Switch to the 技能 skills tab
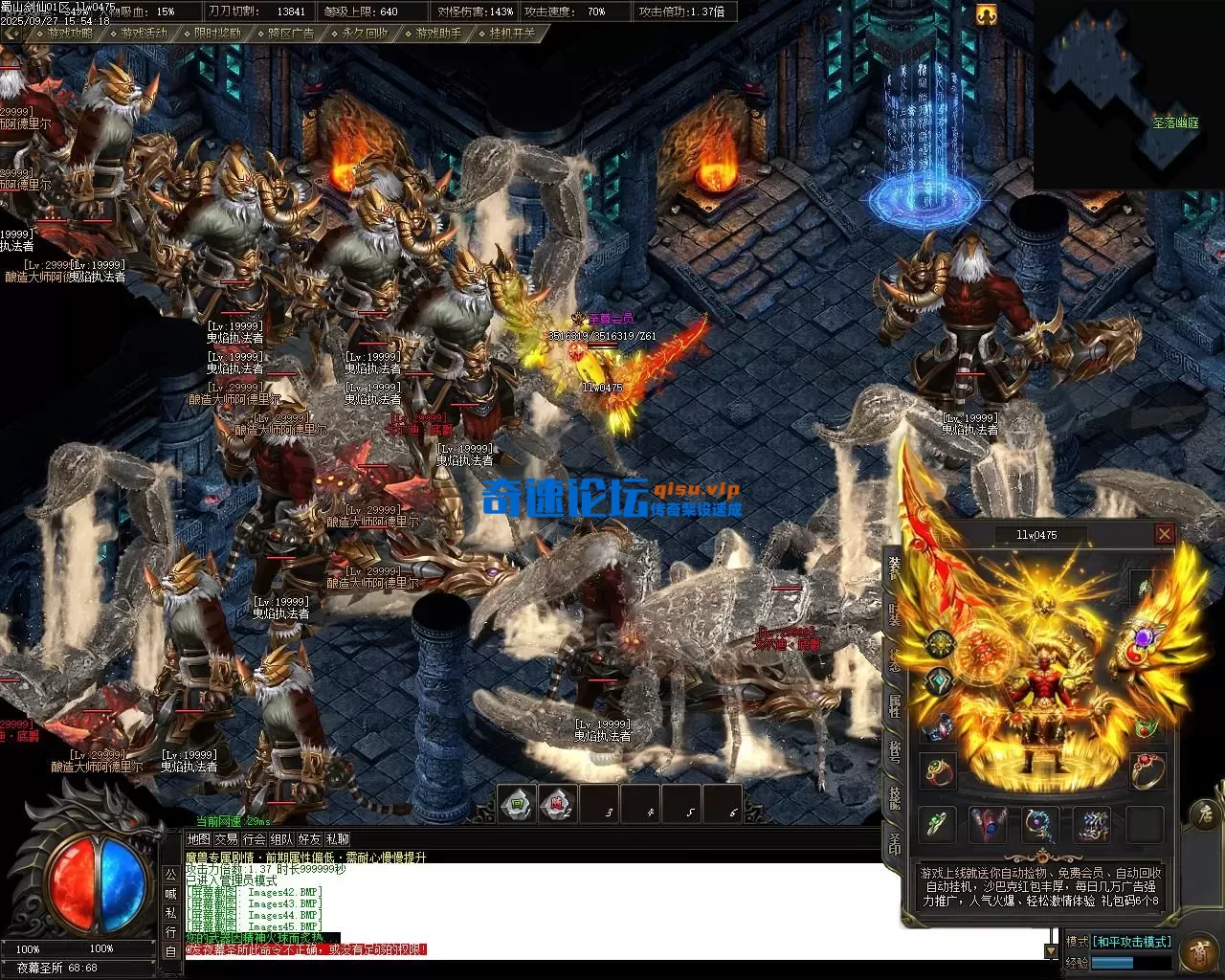 [x=894, y=796]
